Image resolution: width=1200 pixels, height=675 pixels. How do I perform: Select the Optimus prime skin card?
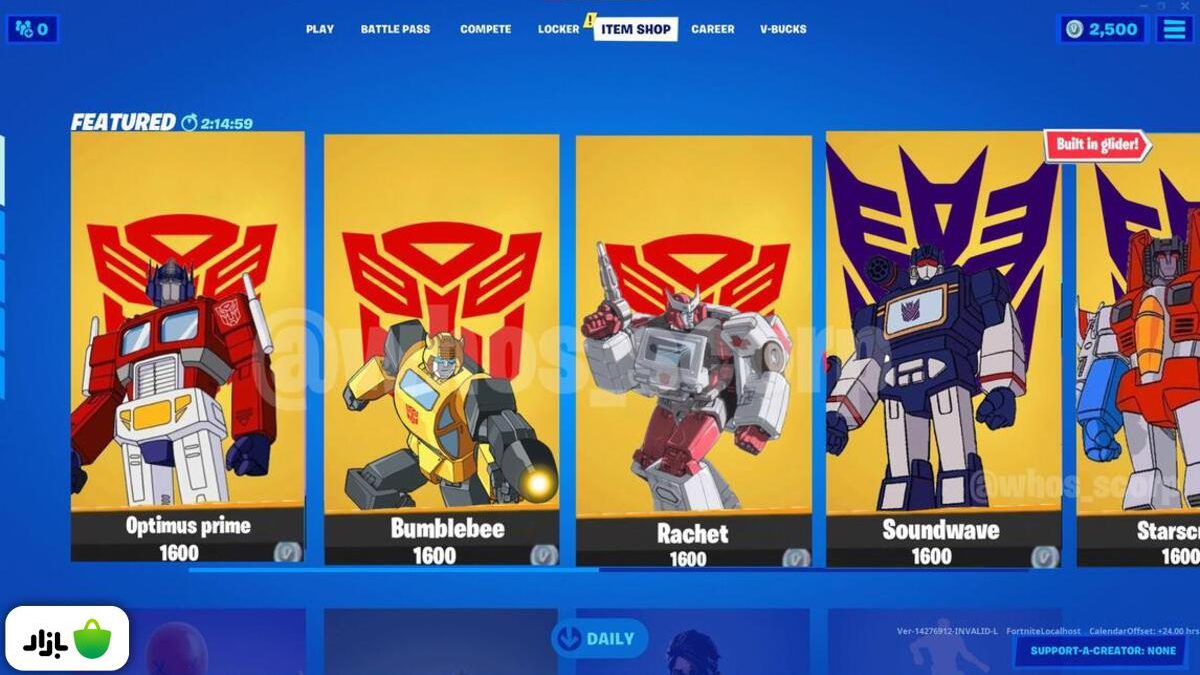tap(187, 345)
